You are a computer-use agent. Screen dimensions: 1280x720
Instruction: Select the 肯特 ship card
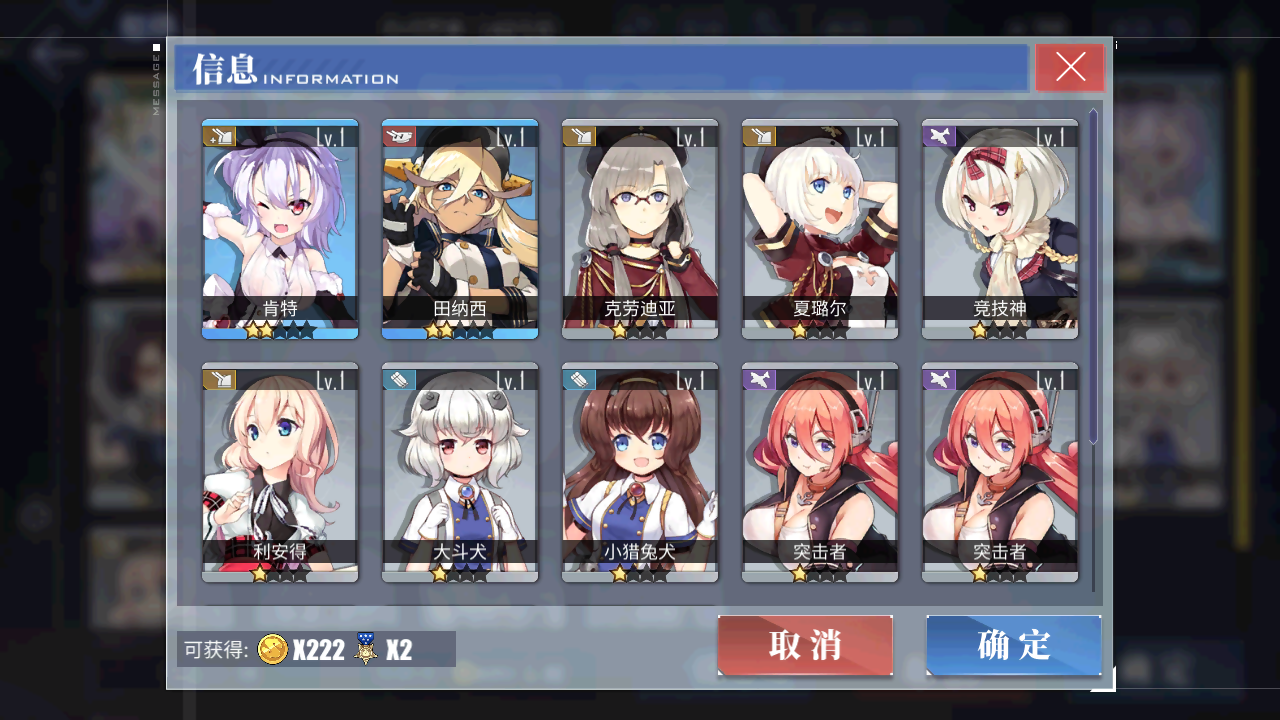pos(280,229)
